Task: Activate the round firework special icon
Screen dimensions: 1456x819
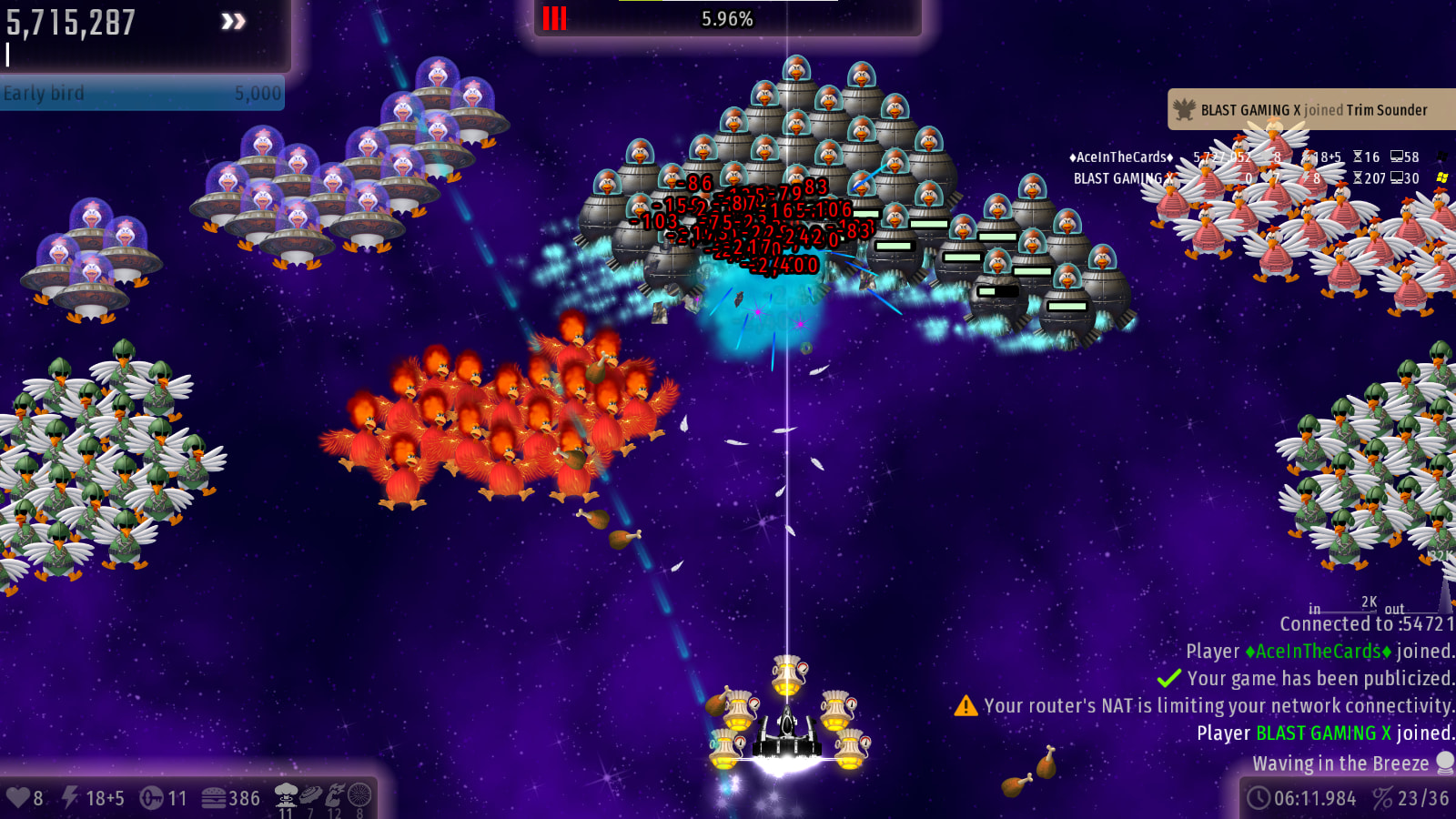Action: tap(360, 794)
